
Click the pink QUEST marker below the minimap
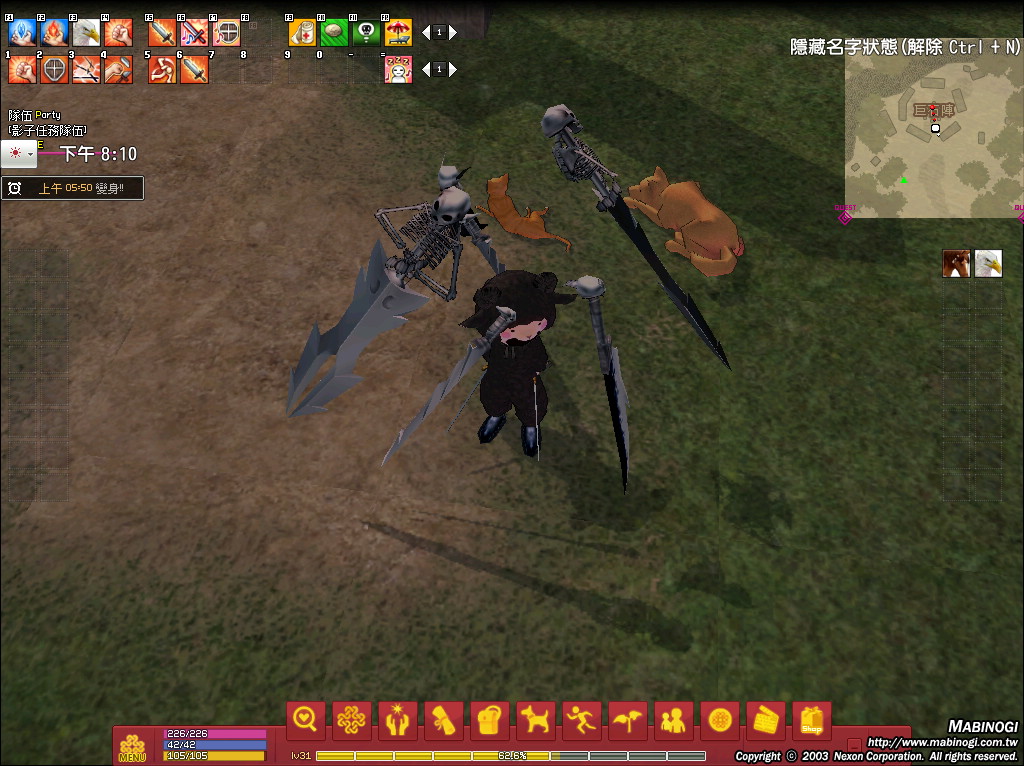pyautogui.click(x=845, y=215)
